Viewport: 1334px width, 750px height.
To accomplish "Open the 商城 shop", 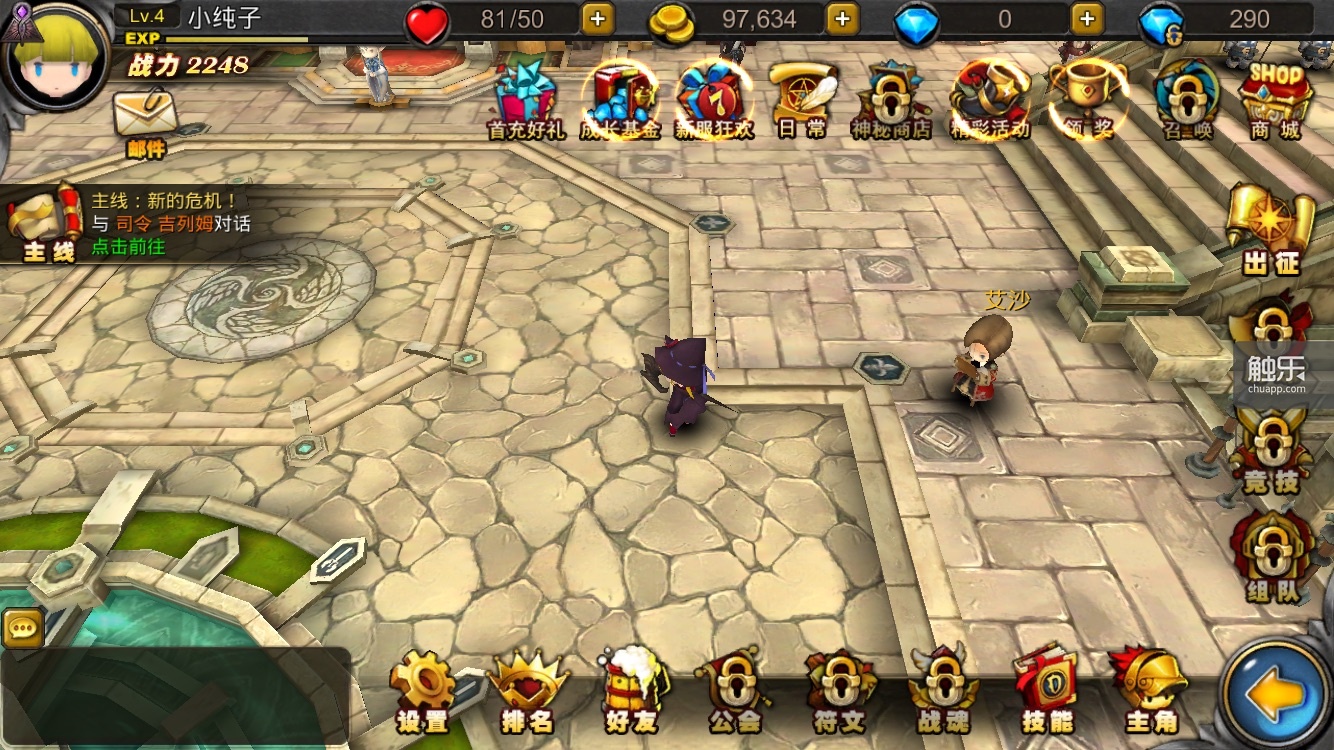I will (1275, 98).
